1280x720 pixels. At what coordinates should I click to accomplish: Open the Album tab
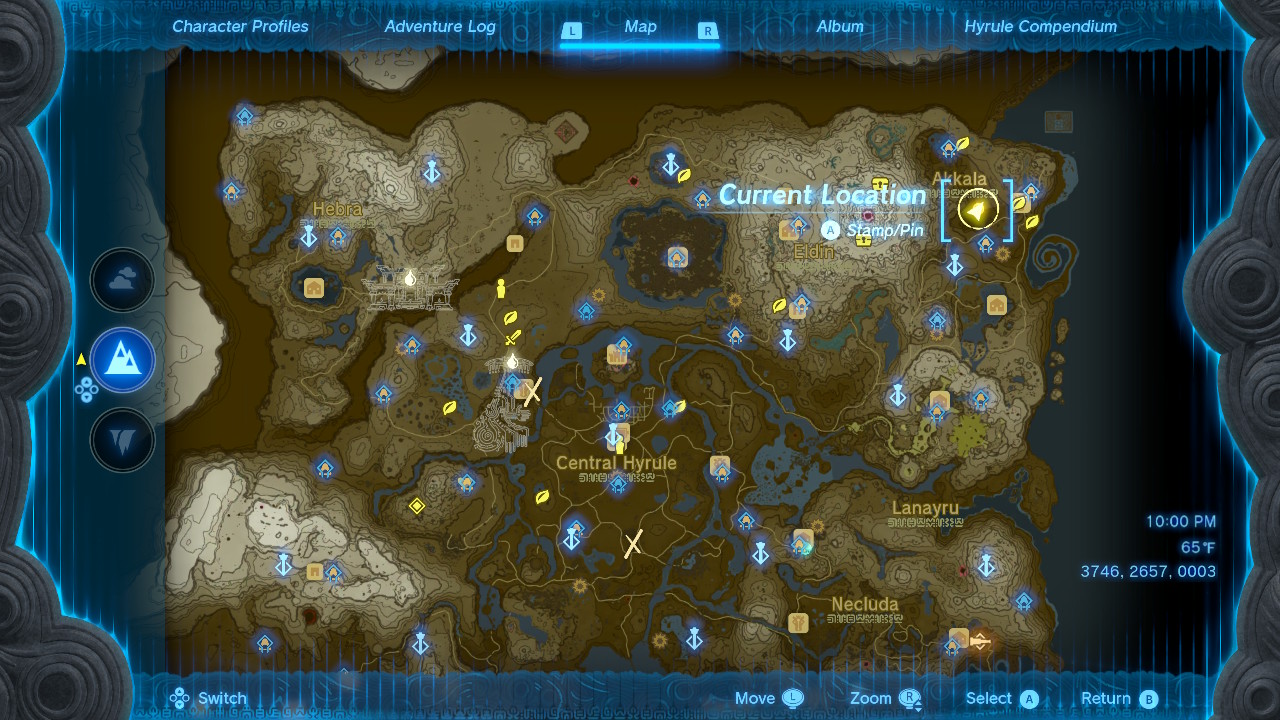coord(839,27)
